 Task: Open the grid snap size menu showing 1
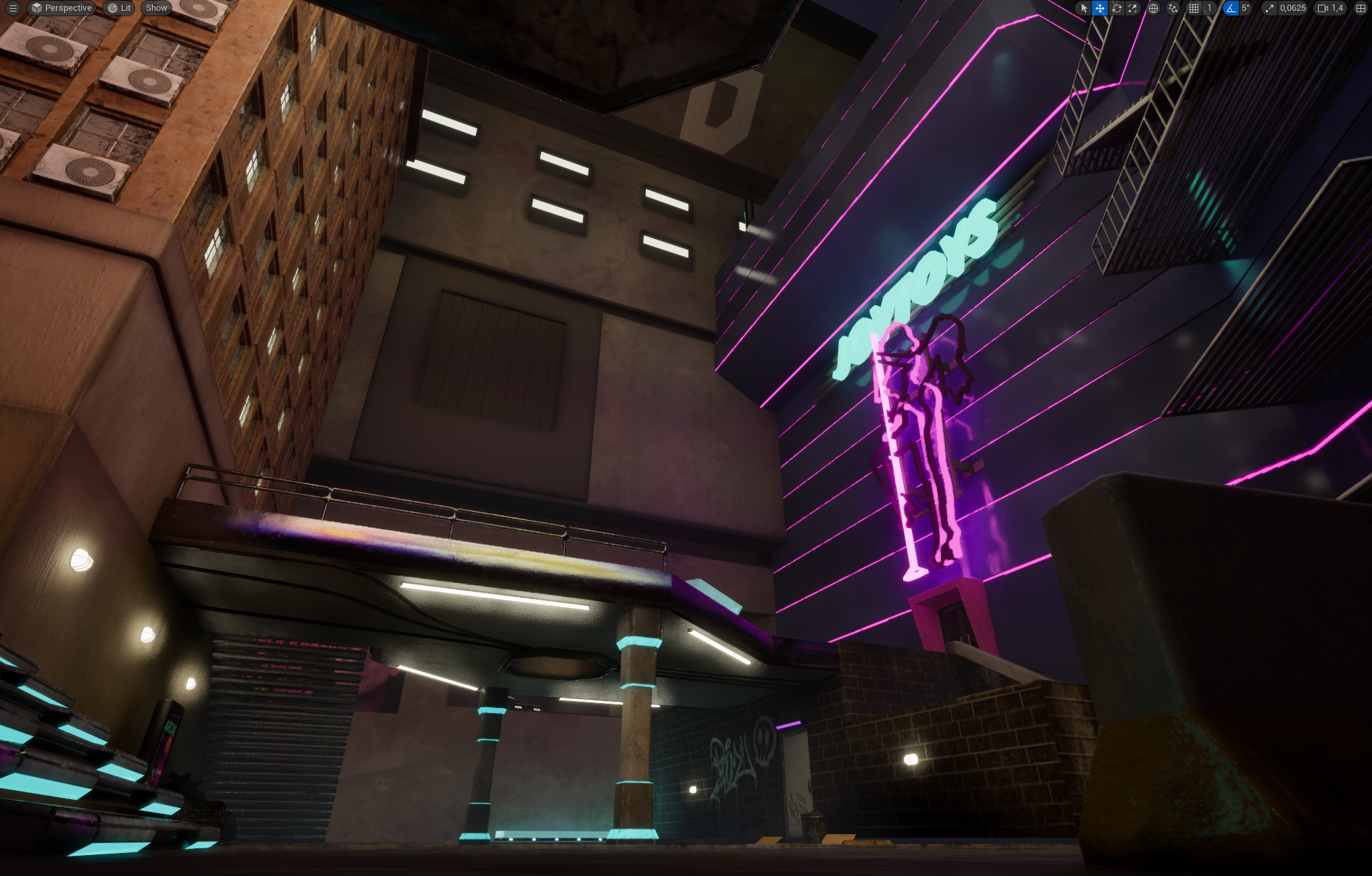(x=1209, y=8)
